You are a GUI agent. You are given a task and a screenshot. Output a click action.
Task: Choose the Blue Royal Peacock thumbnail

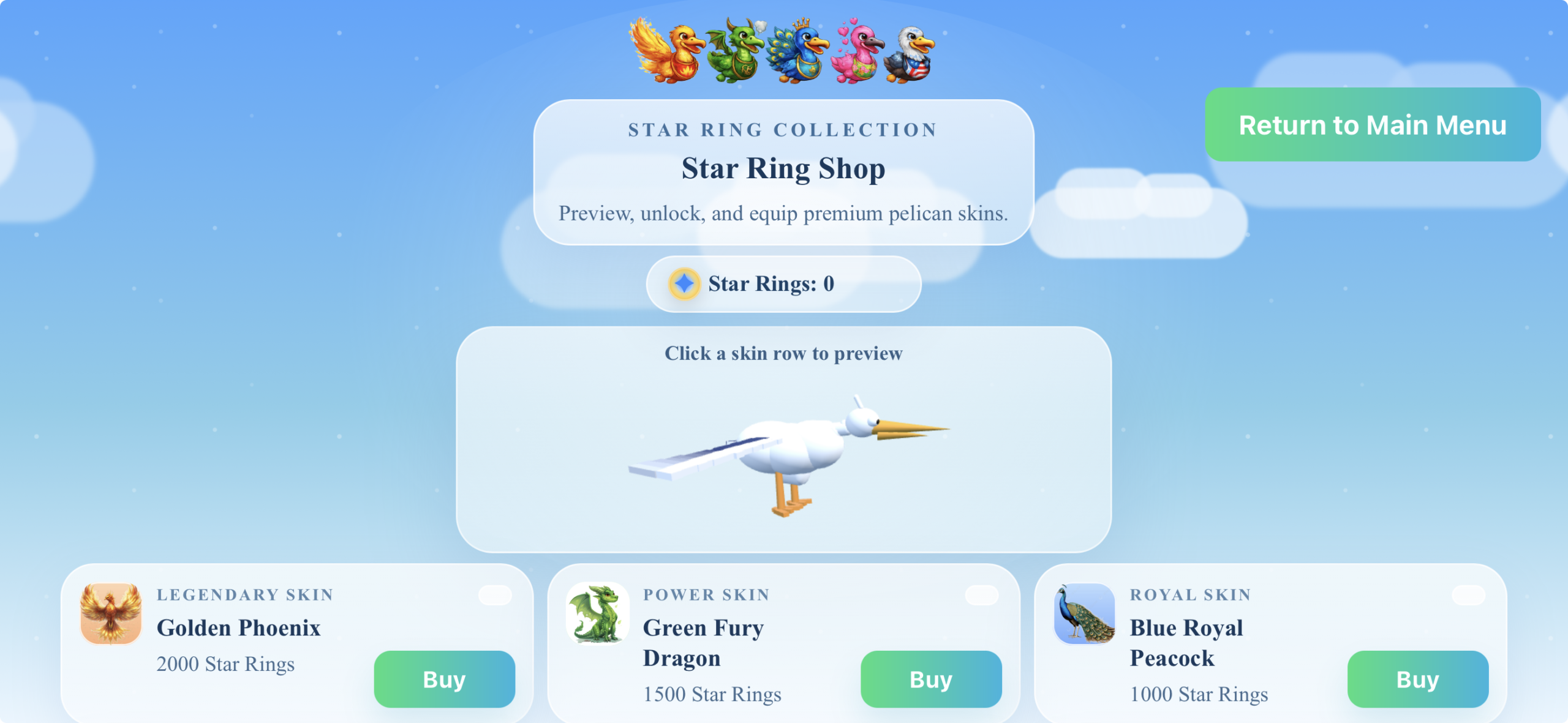(1084, 613)
